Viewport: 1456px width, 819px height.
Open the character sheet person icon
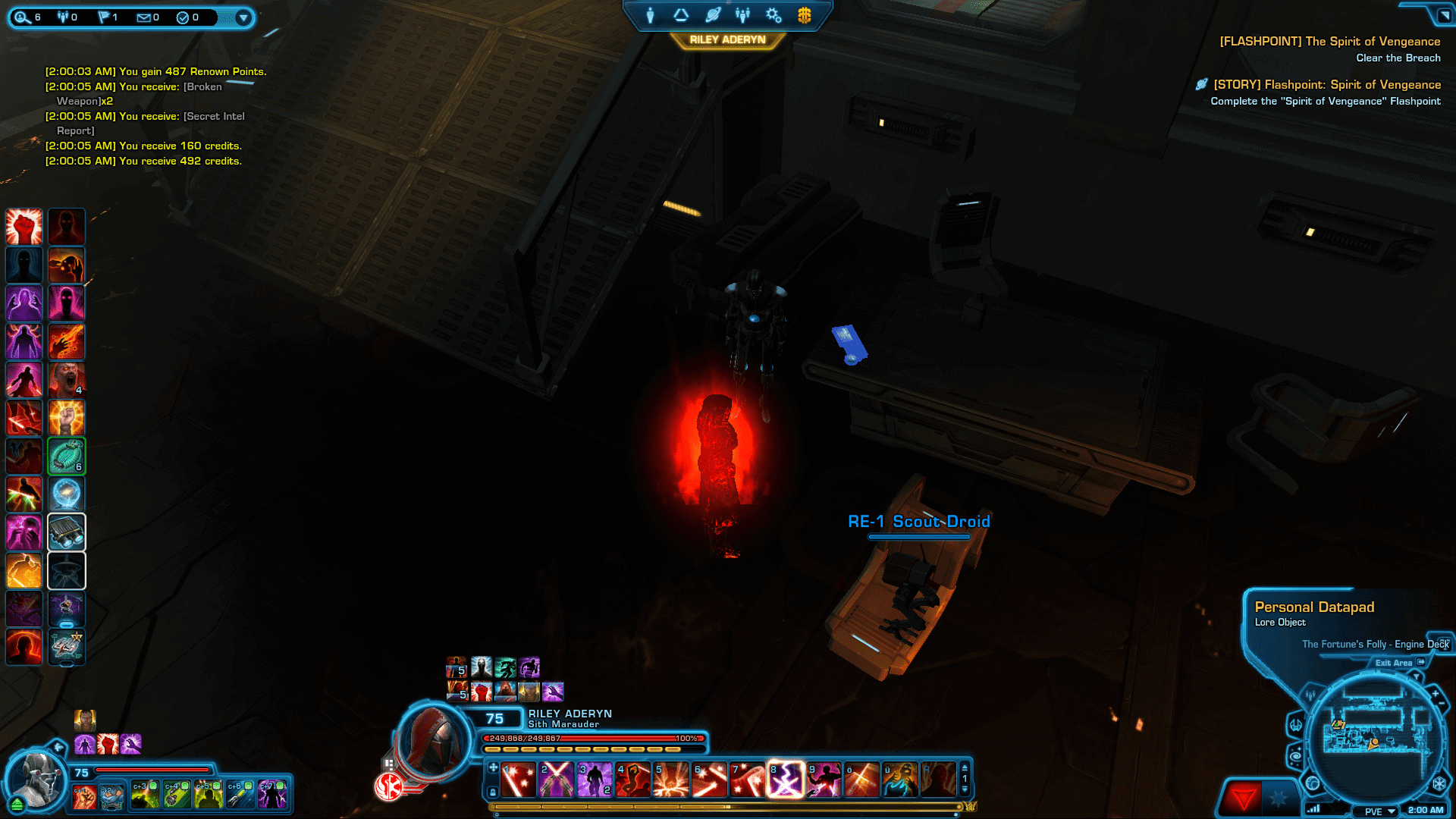(x=650, y=14)
